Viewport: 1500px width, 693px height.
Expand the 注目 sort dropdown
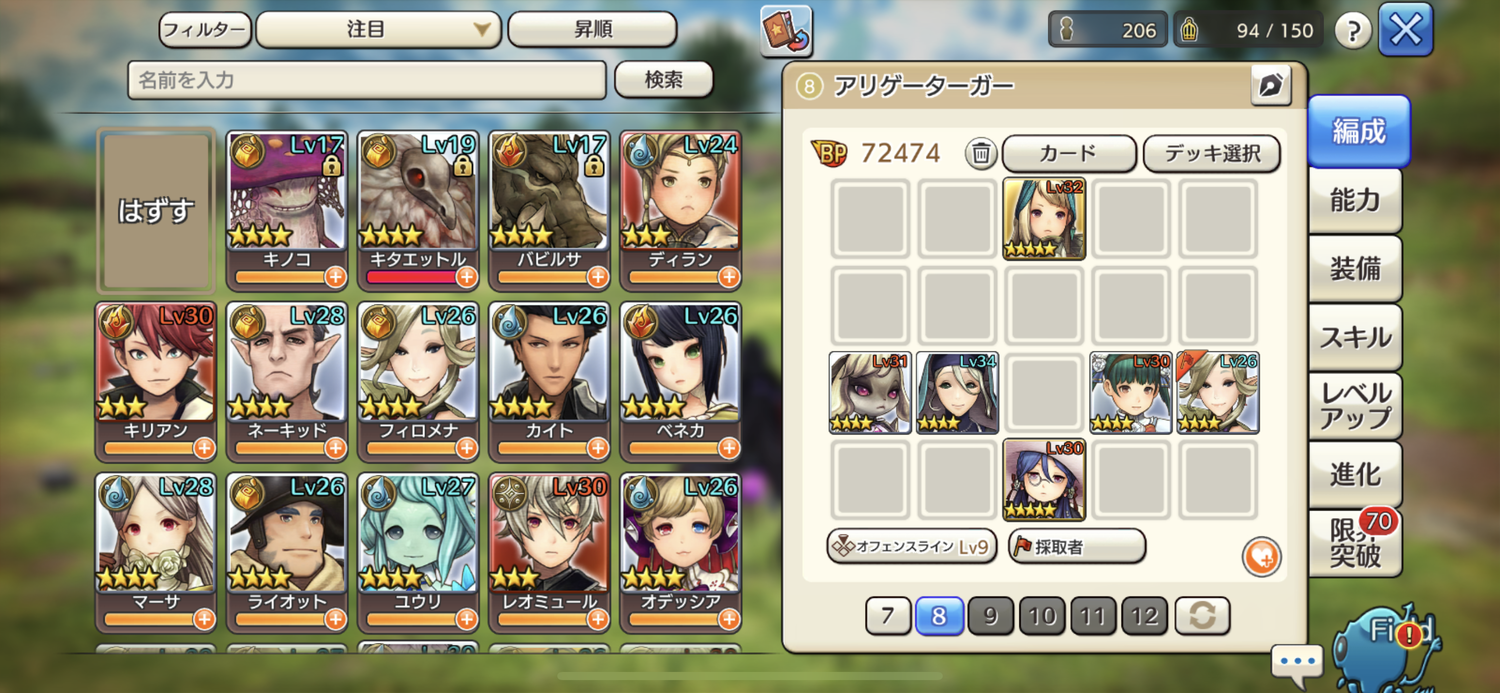(378, 30)
